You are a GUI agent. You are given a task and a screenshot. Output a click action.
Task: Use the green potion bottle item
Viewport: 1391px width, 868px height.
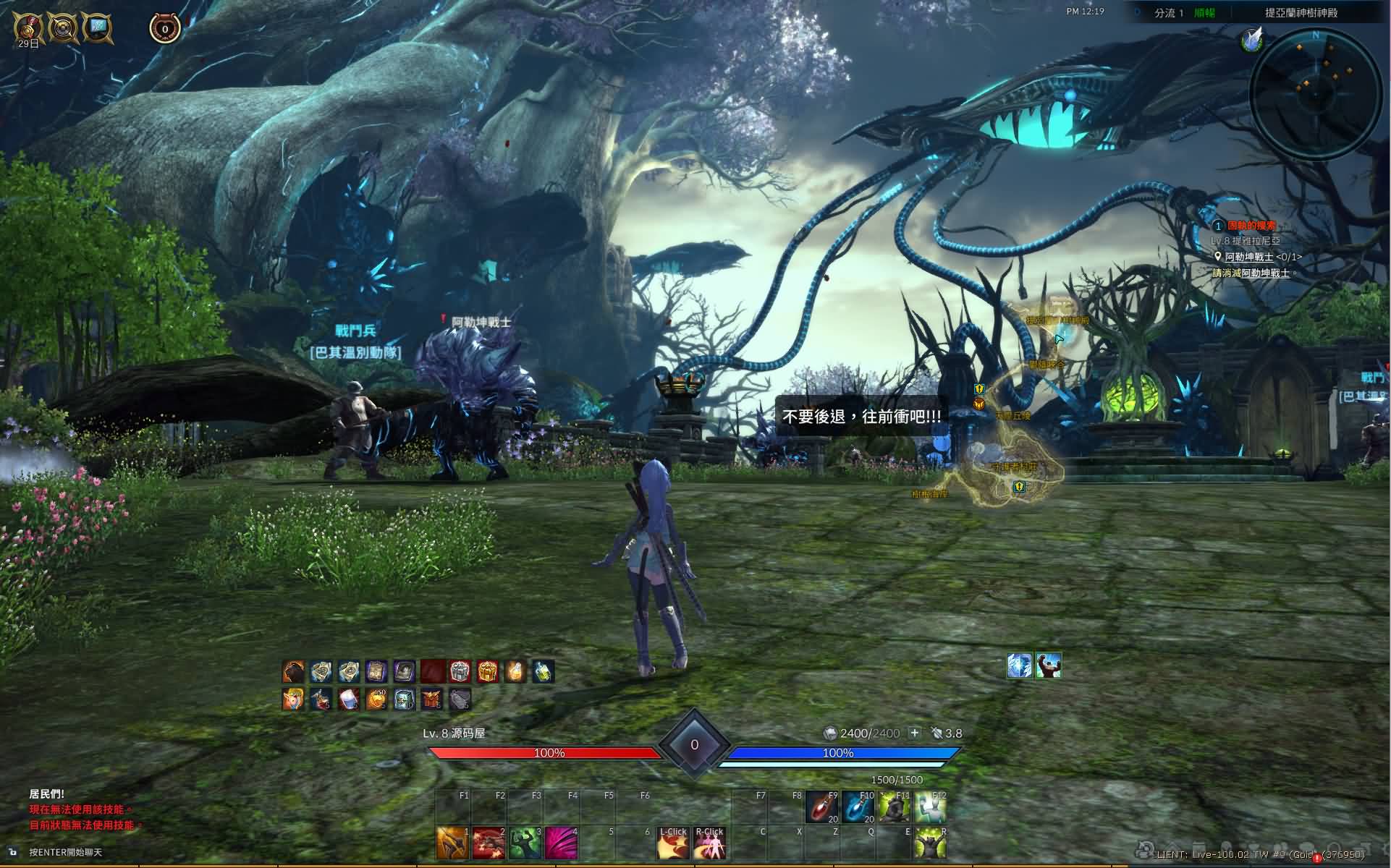click(544, 672)
